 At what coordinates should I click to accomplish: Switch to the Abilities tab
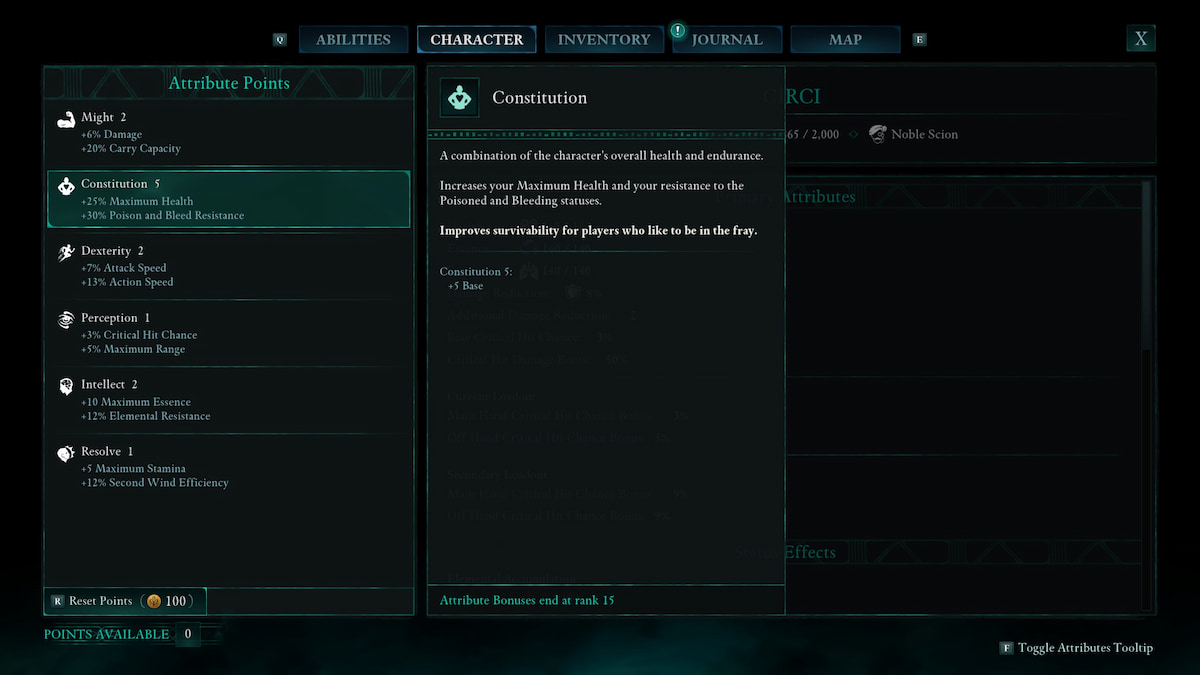(x=353, y=40)
